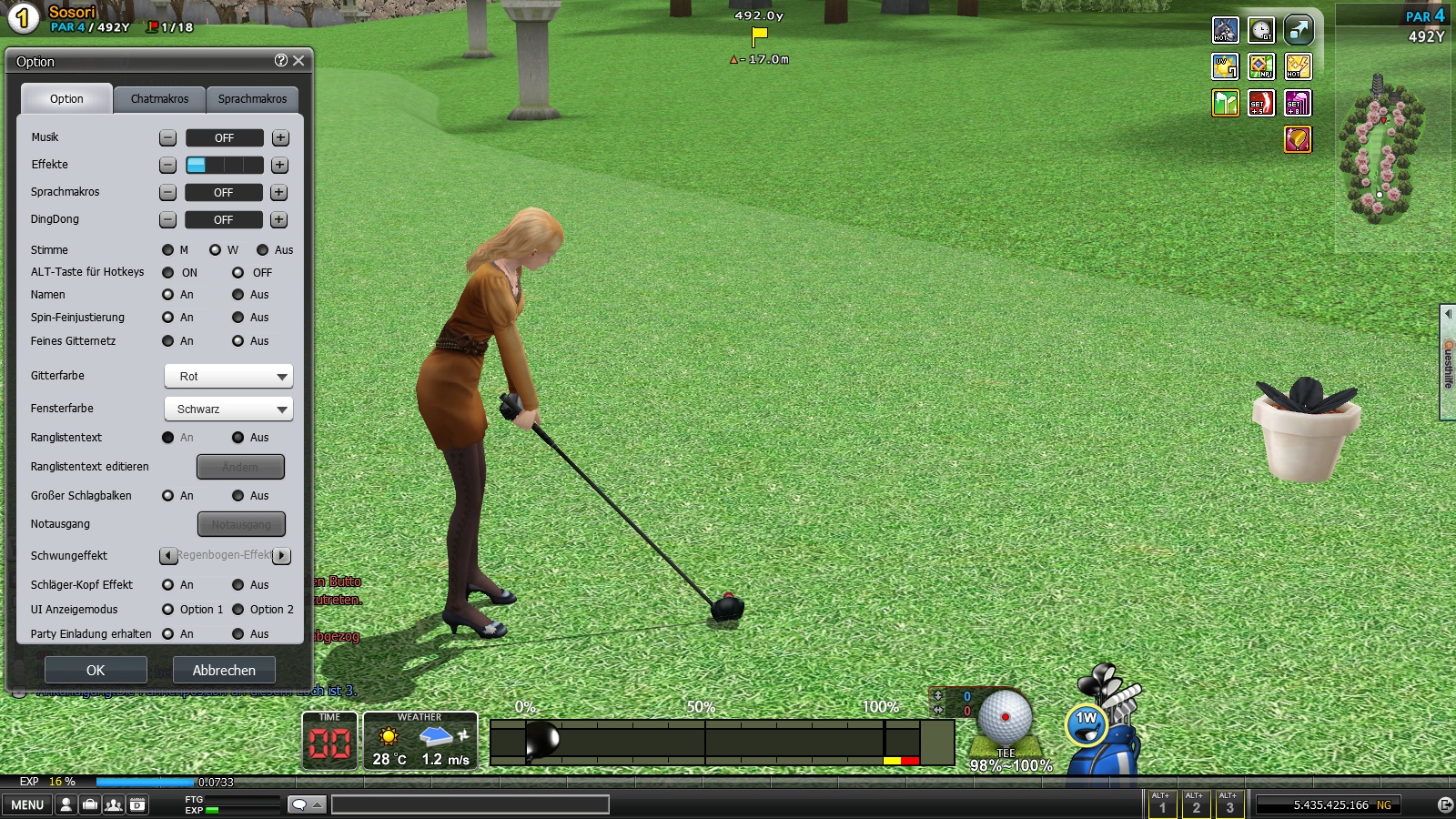
Task: Decrease Effekte volume with minus button
Action: 167,165
